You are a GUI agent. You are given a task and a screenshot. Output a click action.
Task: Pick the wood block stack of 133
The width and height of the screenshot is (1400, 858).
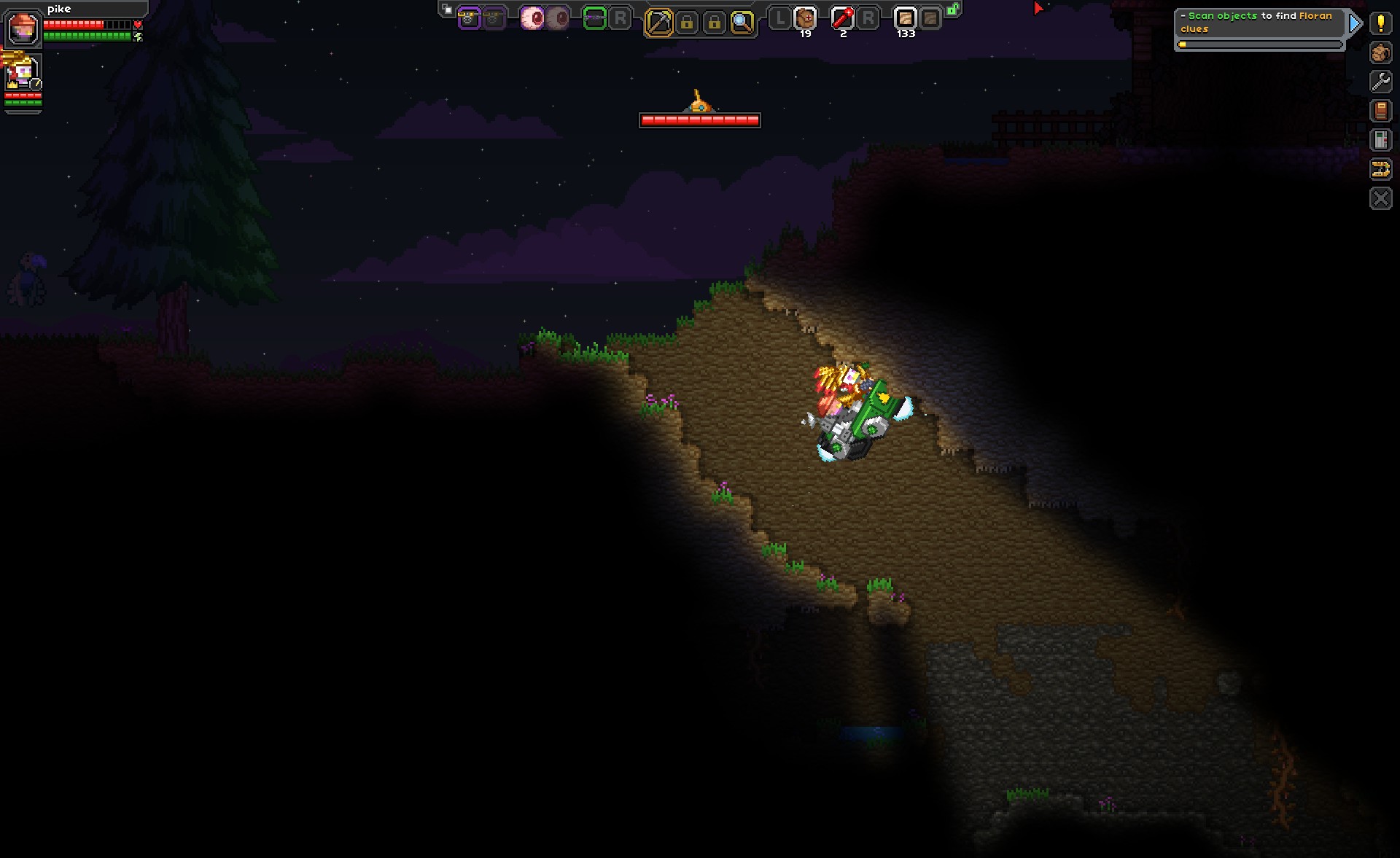pyautogui.click(x=905, y=18)
